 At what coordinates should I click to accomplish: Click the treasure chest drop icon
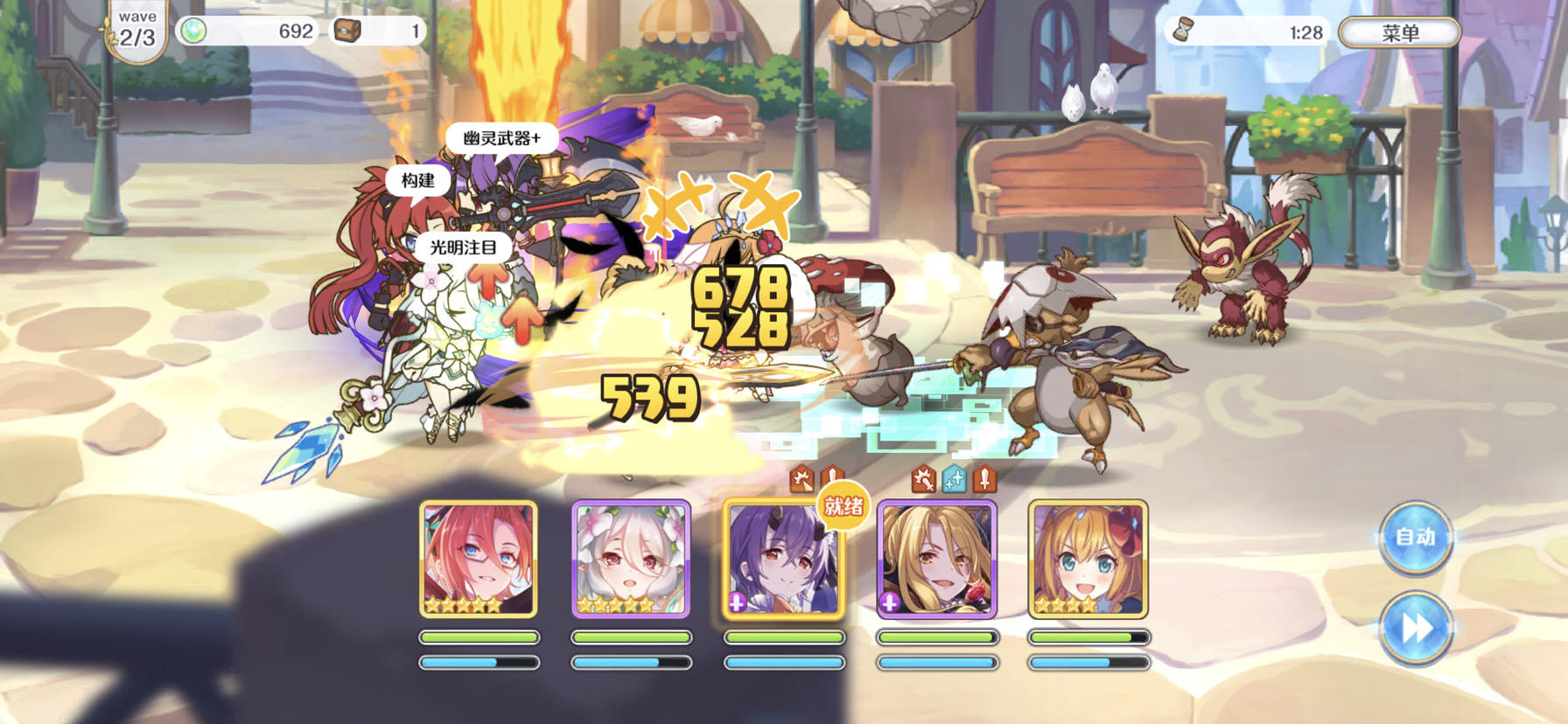pos(349,28)
